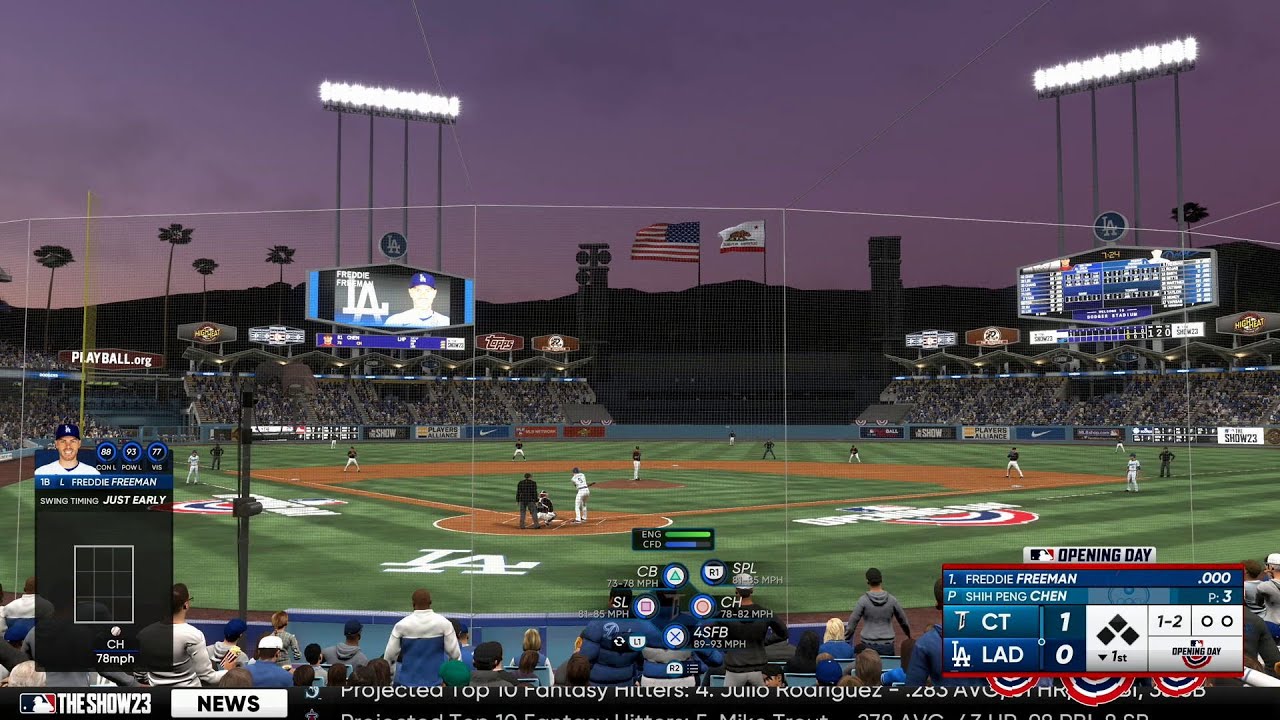
Task: Pick the CH changeup pitch
Action: (703, 606)
